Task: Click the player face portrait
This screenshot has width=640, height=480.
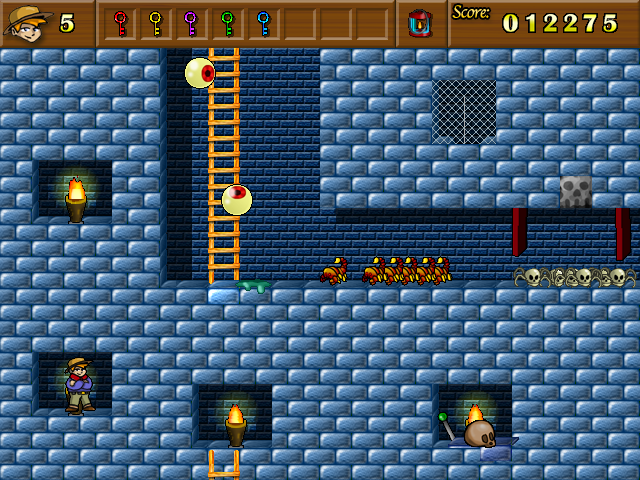Action: click(x=28, y=22)
